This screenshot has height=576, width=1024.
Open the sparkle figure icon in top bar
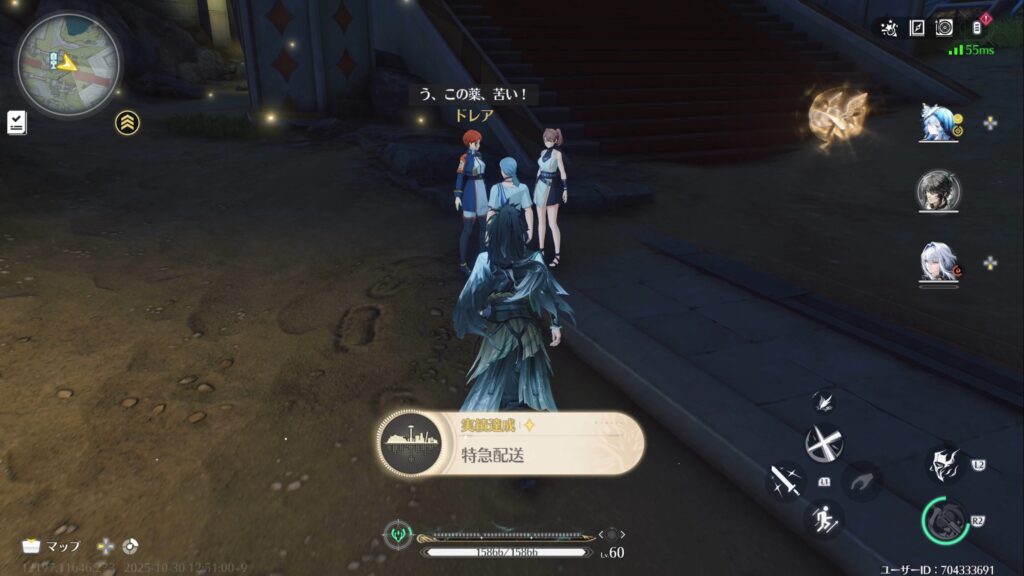889,28
